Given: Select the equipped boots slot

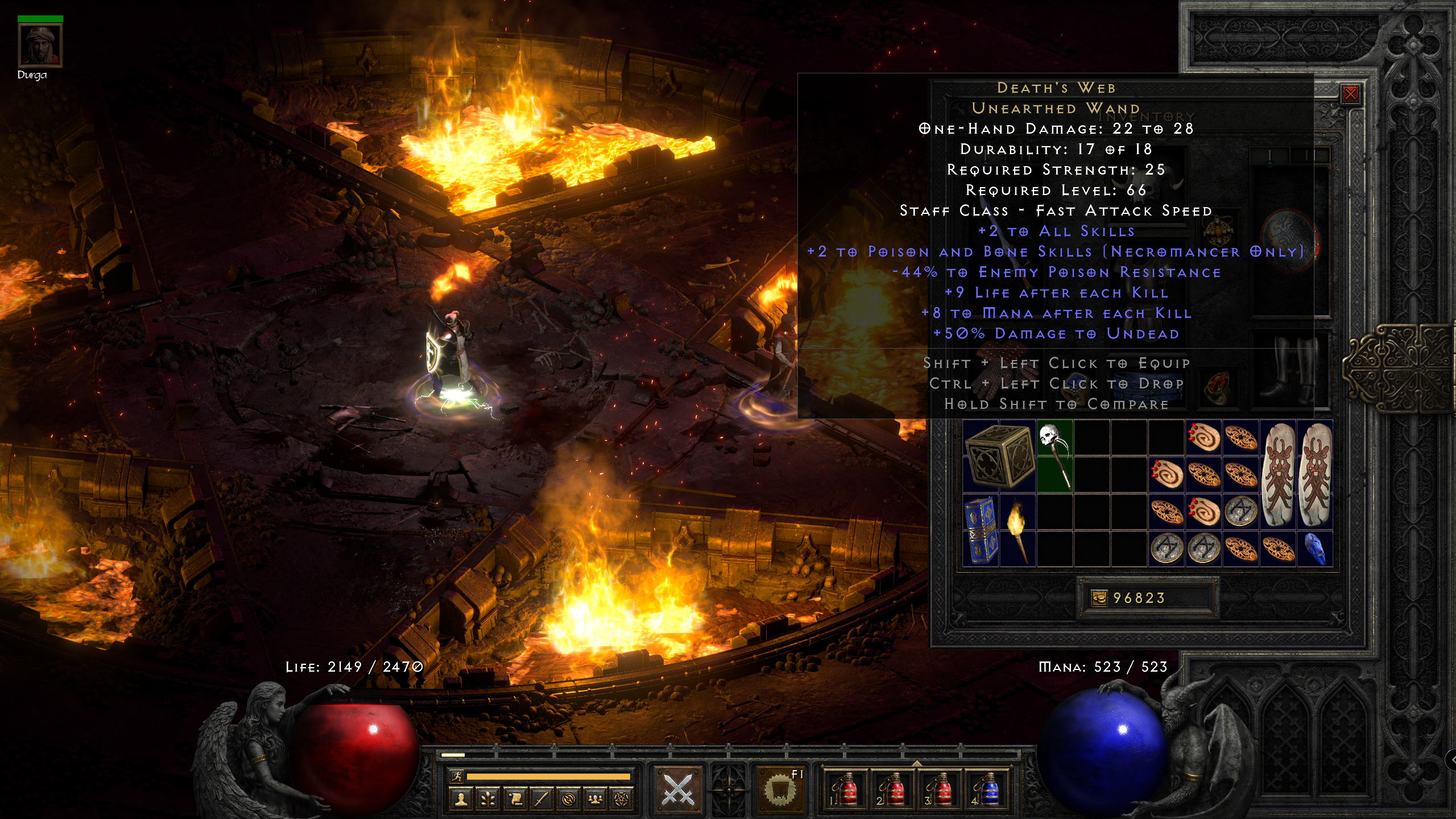Looking at the screenshot, I should coord(1289,369).
